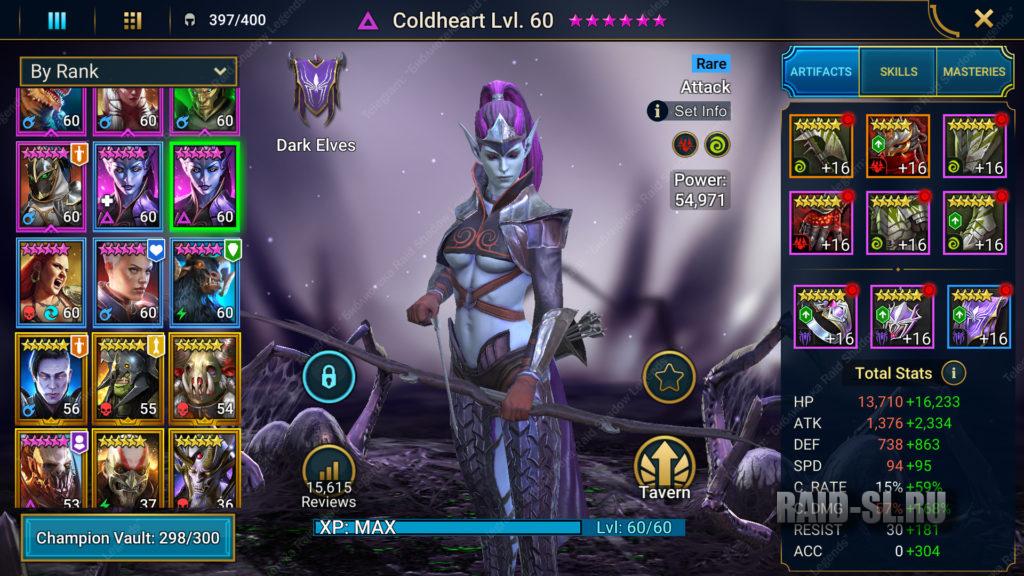Screen dimensions: 1024x576
Task: Open the By Rank sorting dropdown
Action: coord(128,72)
